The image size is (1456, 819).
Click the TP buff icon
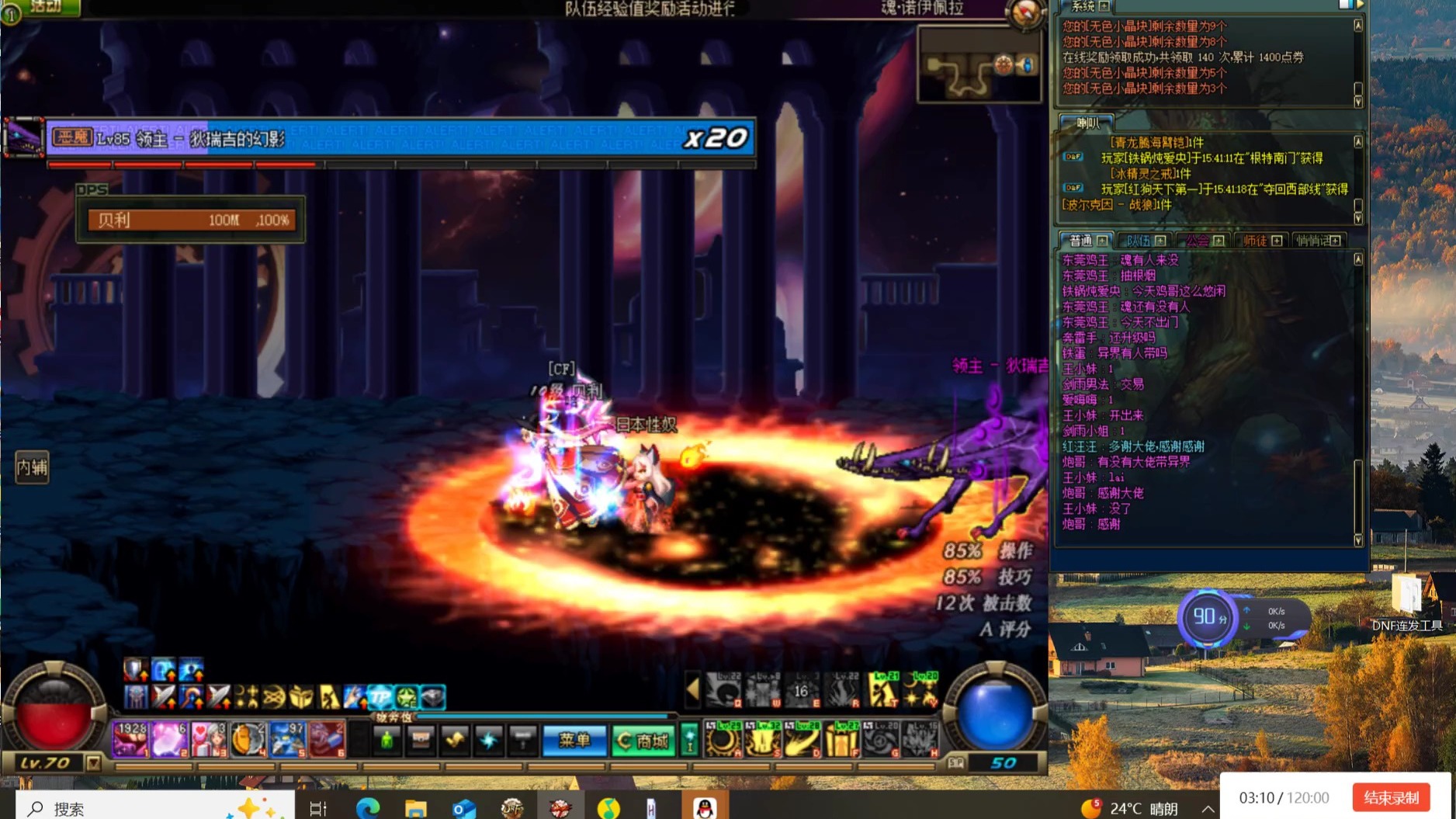(380, 697)
